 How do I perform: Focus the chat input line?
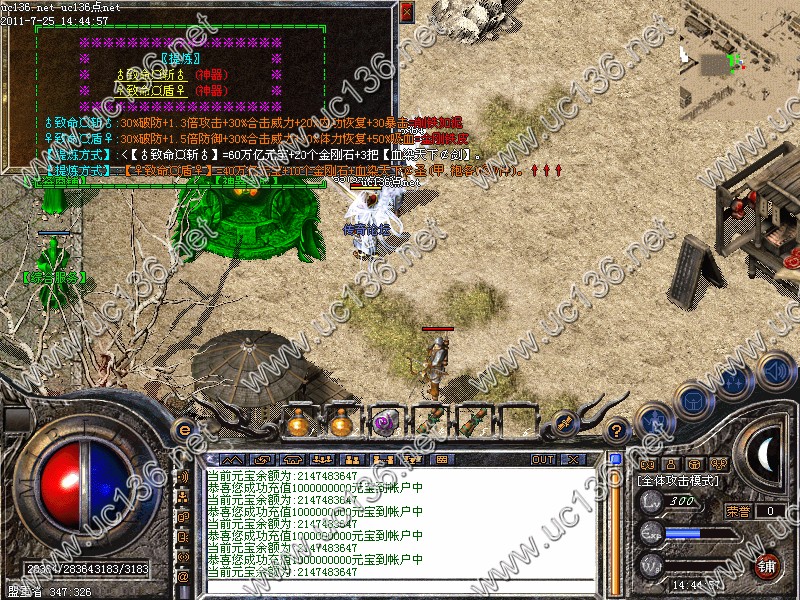pos(400,588)
